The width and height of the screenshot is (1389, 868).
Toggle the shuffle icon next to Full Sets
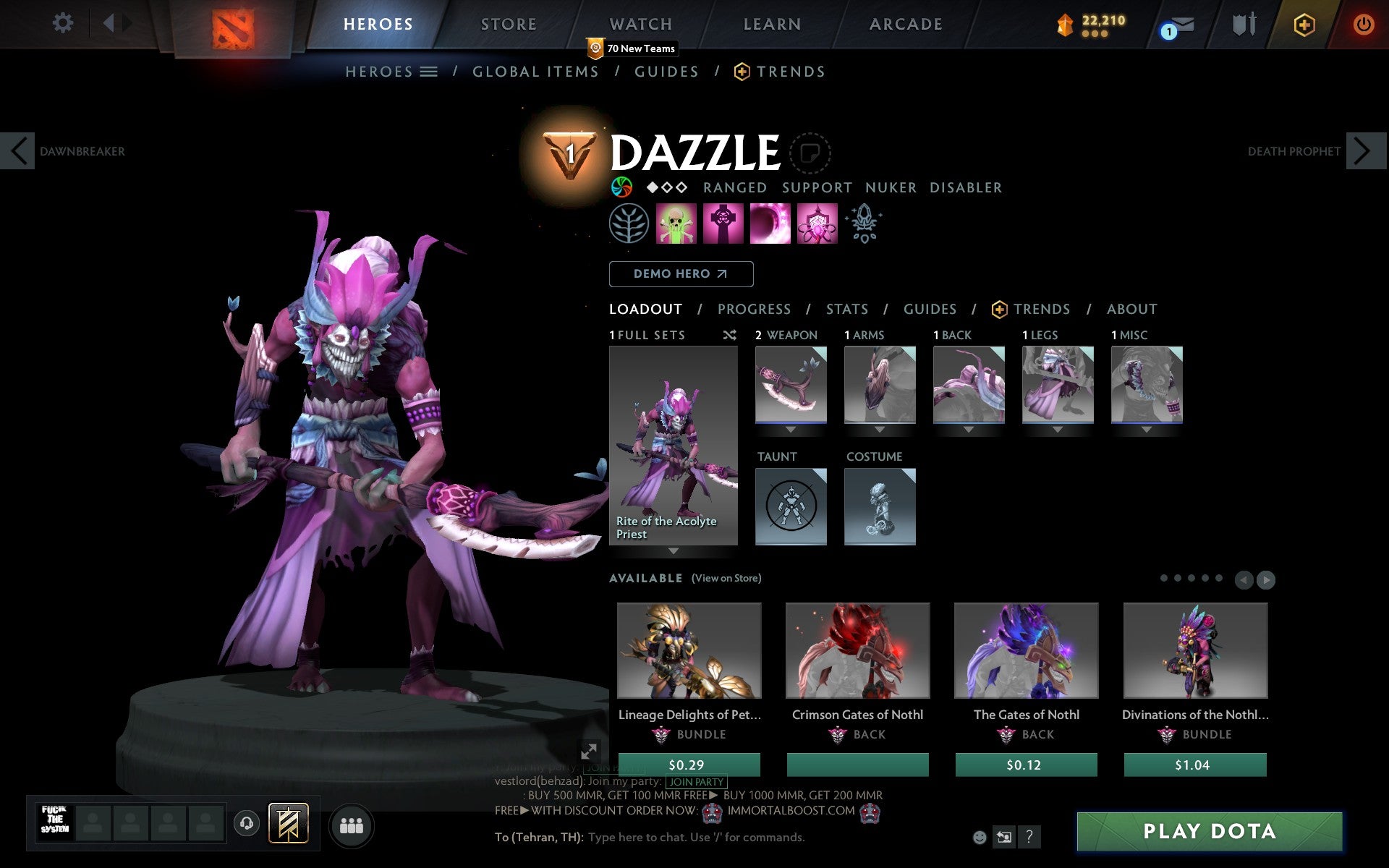coord(729,335)
